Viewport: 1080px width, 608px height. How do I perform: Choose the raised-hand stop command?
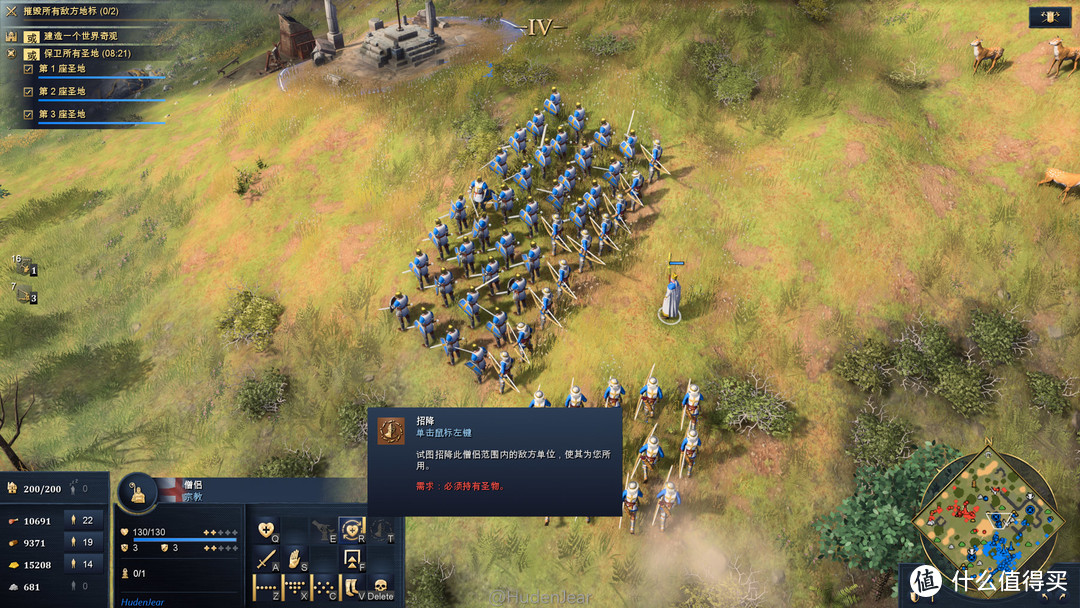point(294,558)
